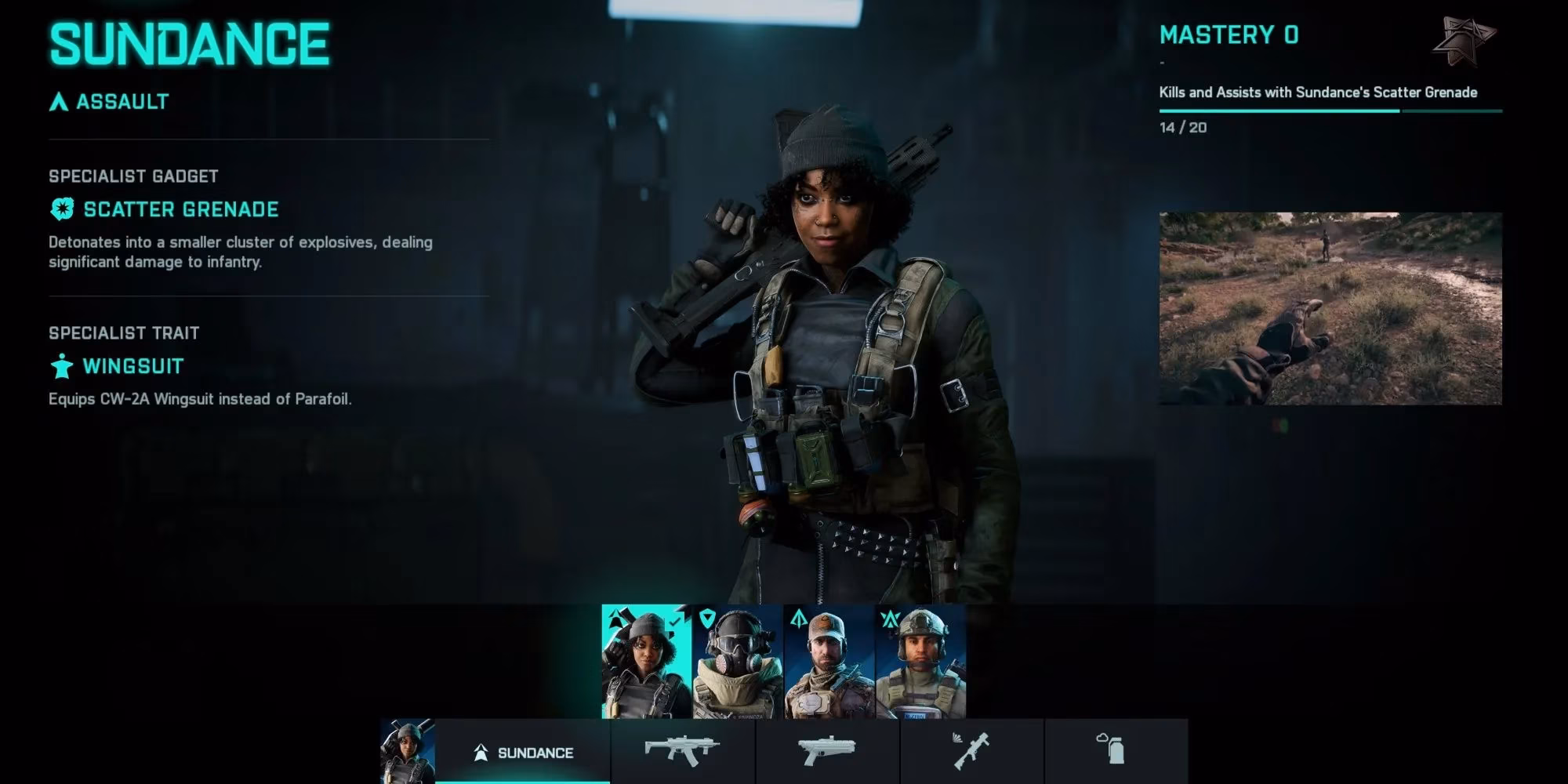Open the pistol secondary weapon slot
Viewport: 1568px width, 784px height.
827,751
